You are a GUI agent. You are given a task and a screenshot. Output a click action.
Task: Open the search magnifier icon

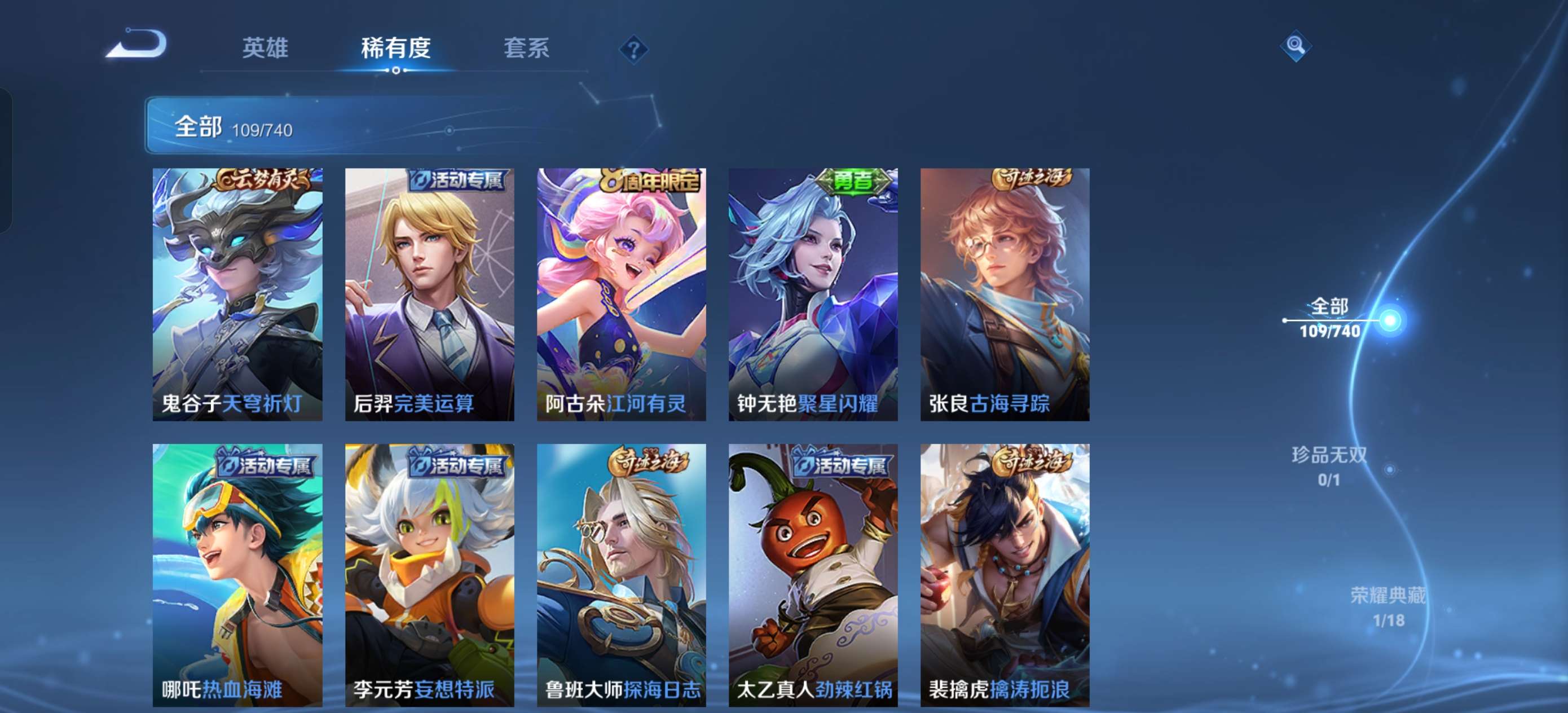click(x=1296, y=46)
